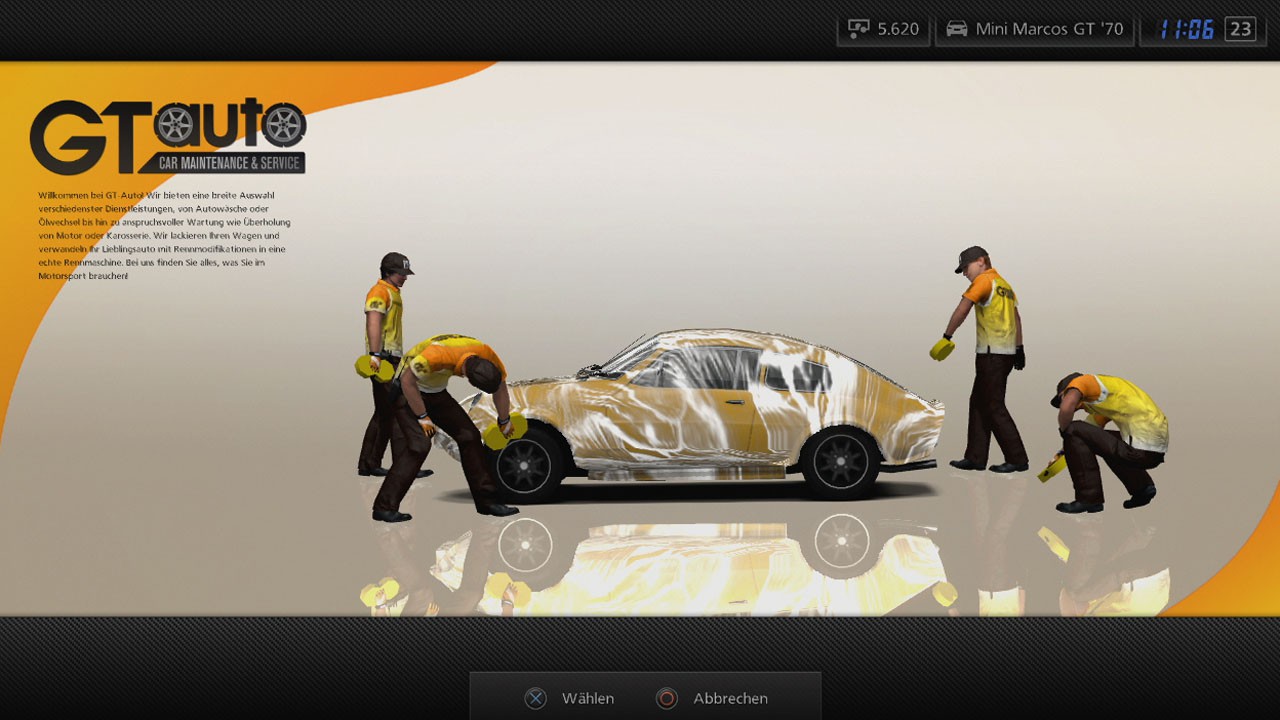Viewport: 1280px width, 720px height.
Task: Click the credits icon in top bar
Action: 859,29
